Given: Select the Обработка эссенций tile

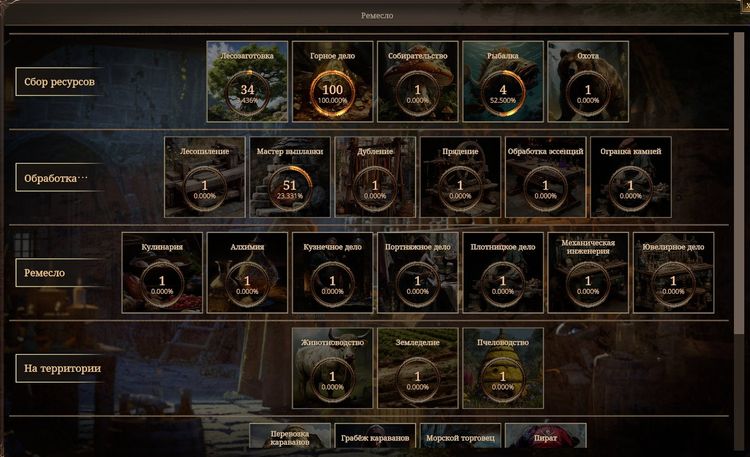Looking at the screenshot, I should (x=545, y=177).
